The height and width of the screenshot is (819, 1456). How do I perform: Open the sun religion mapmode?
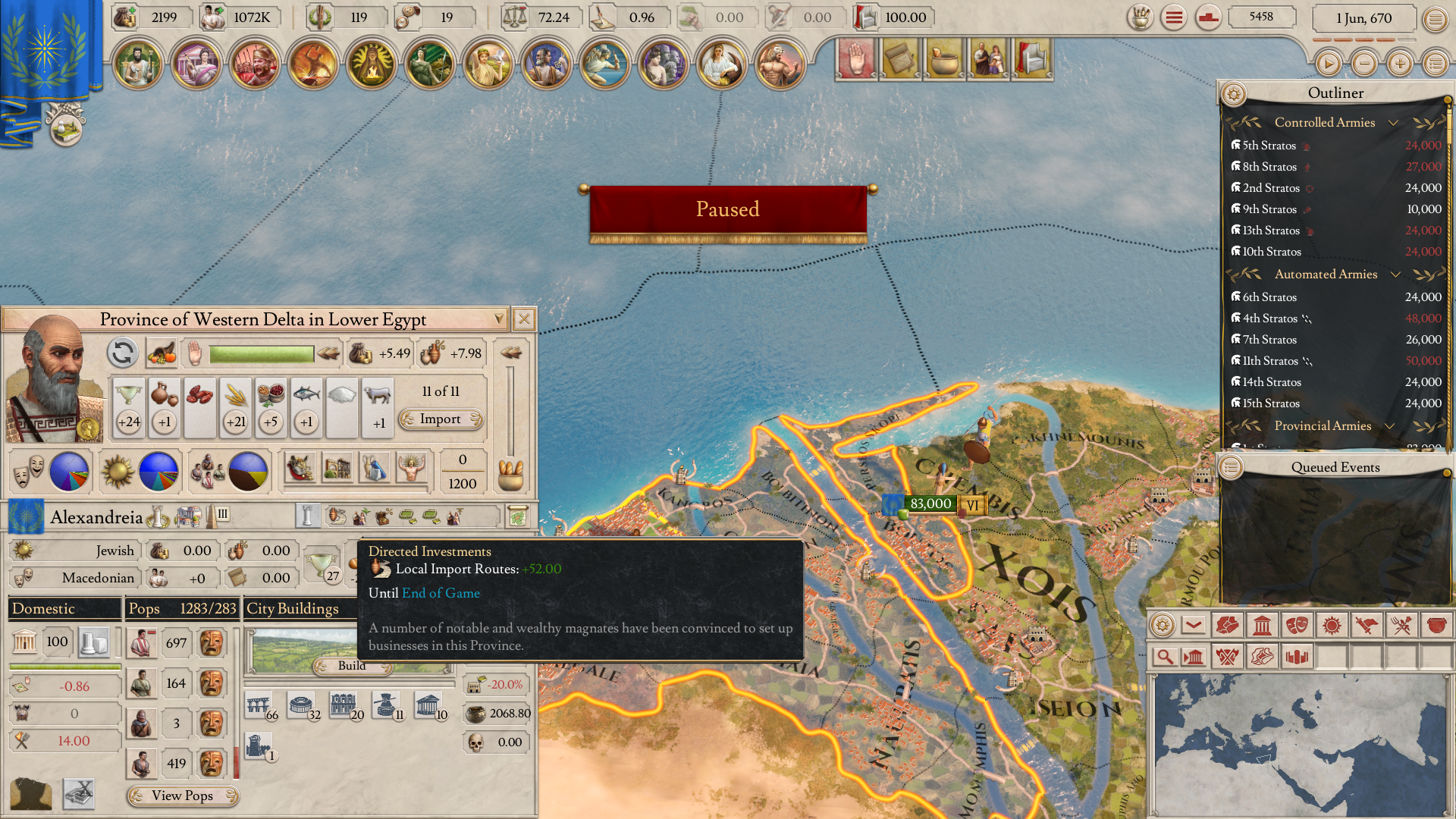click(x=1332, y=626)
